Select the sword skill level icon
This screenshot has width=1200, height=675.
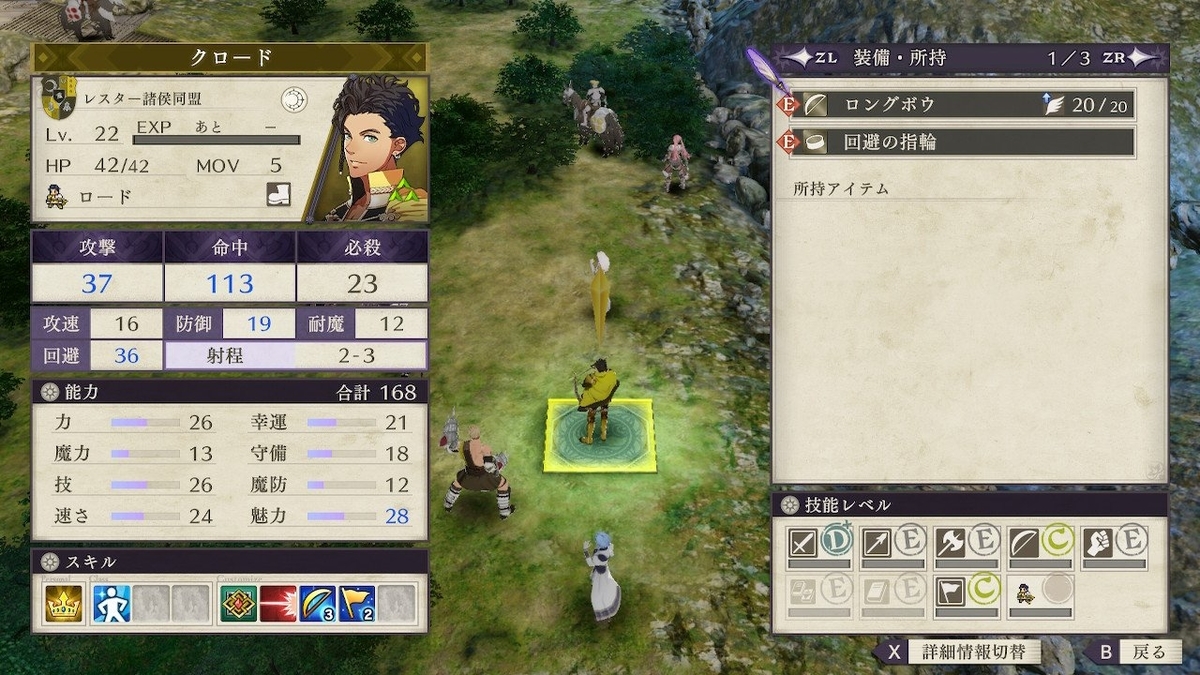coord(803,543)
